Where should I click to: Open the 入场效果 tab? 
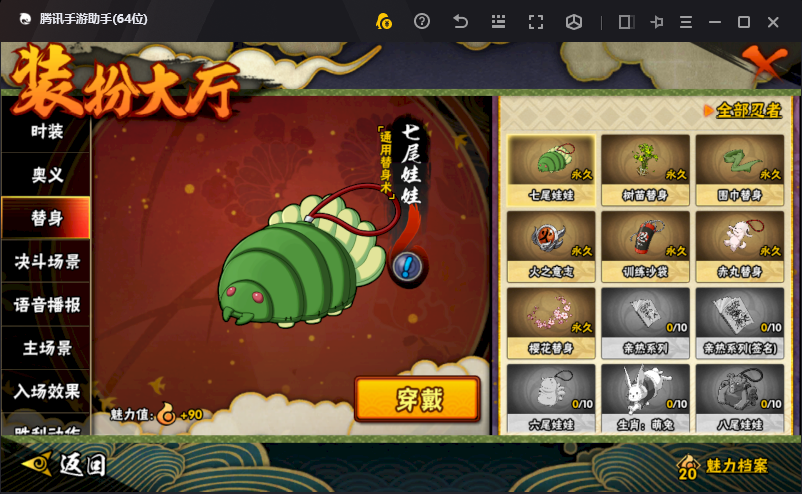point(46,391)
